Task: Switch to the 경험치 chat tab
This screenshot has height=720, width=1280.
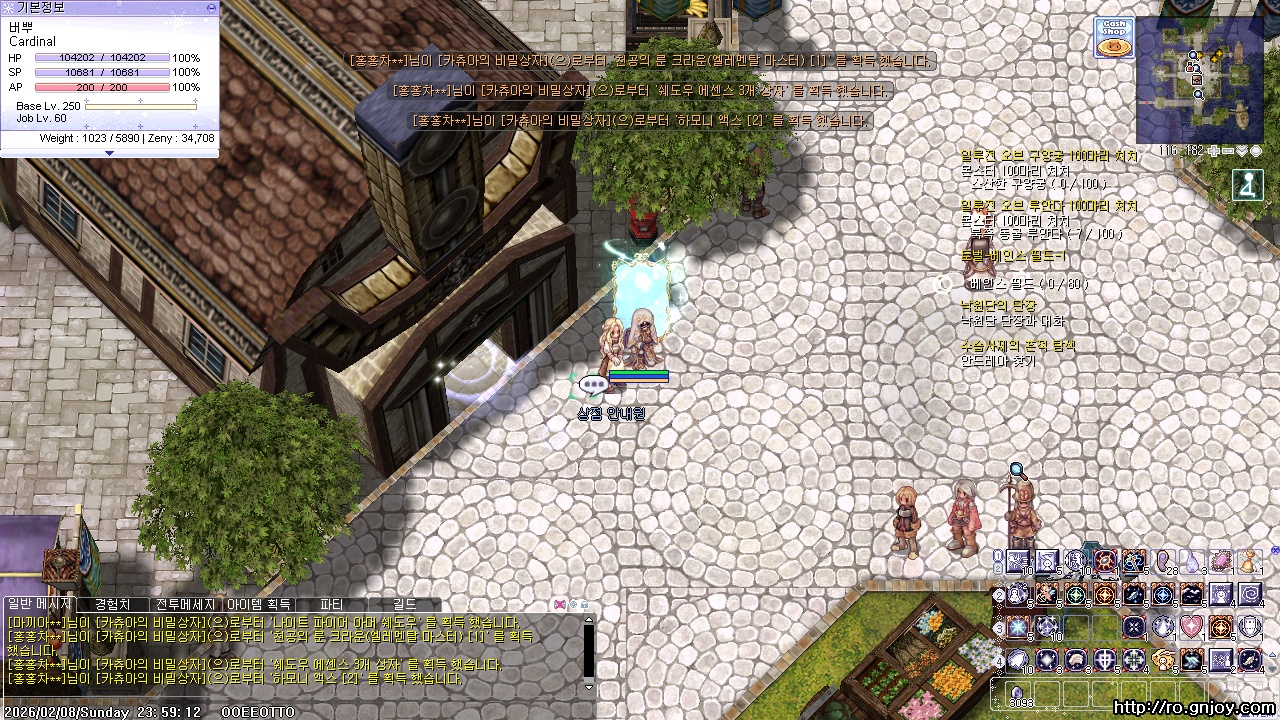Action: pos(112,605)
